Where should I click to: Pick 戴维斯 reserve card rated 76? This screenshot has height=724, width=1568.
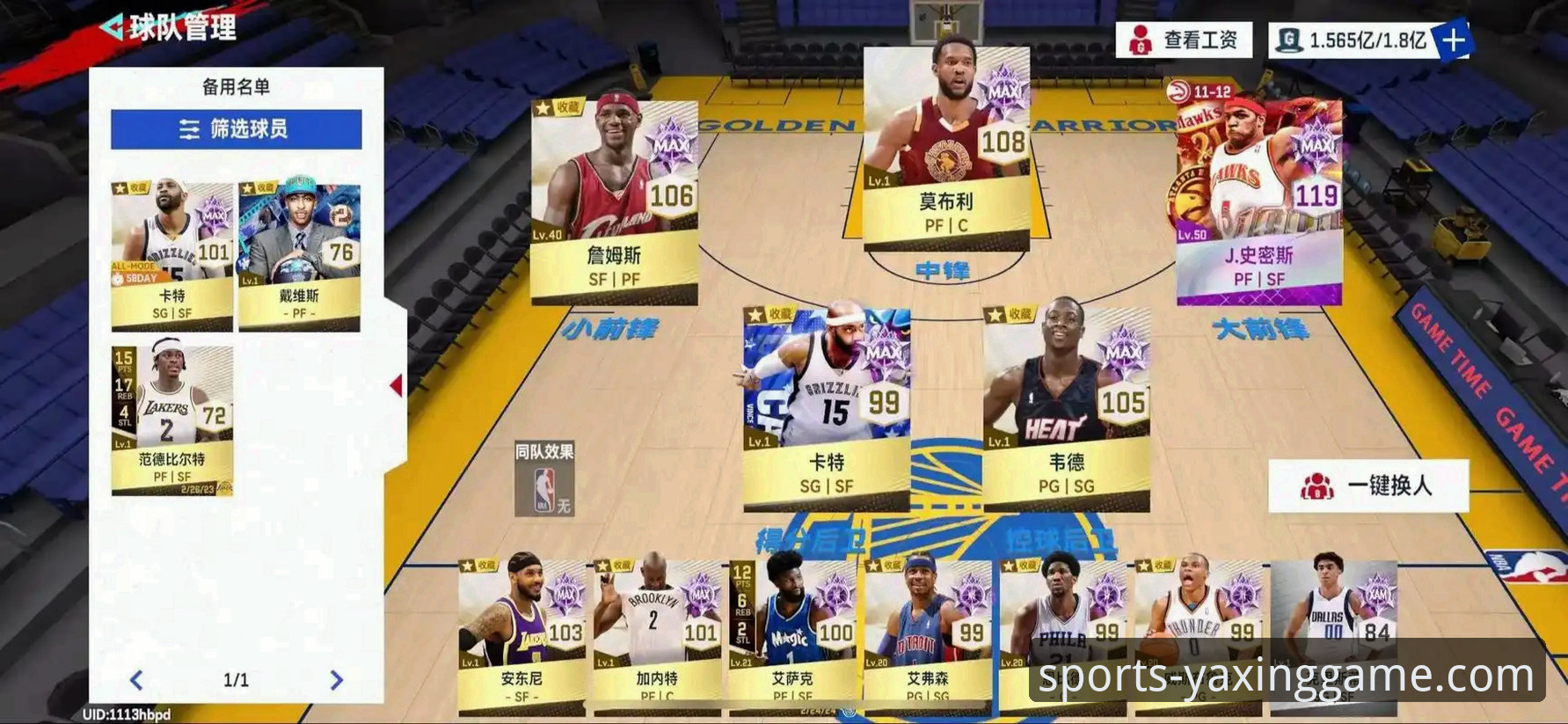[x=299, y=257]
